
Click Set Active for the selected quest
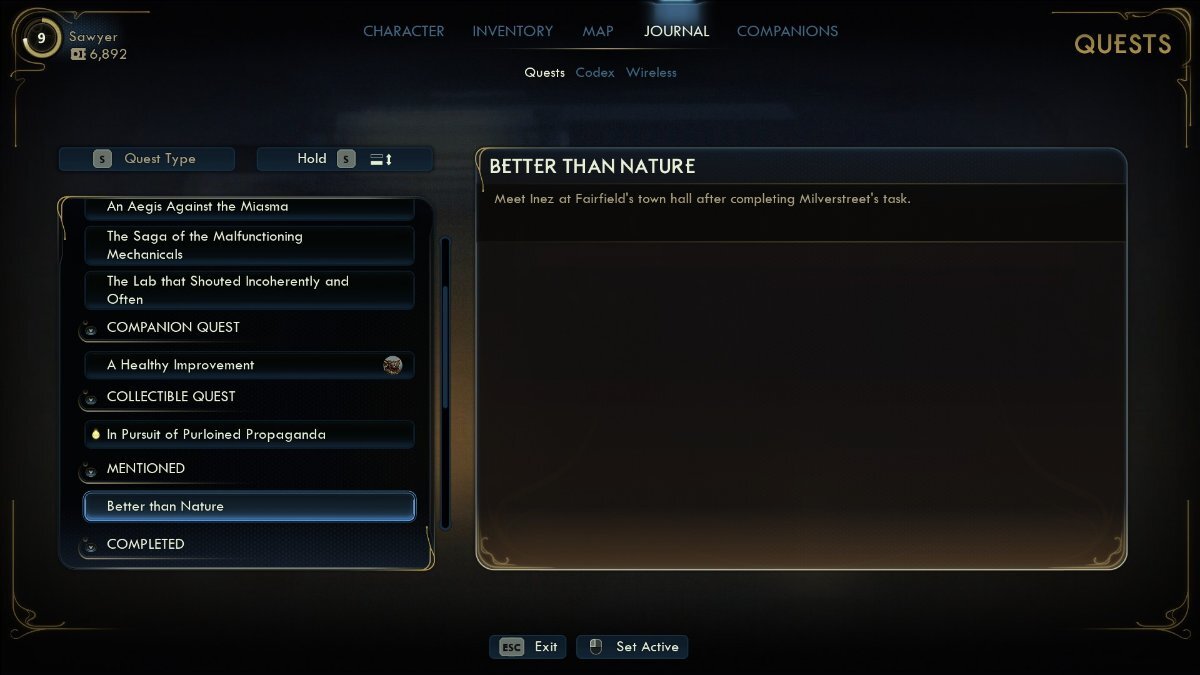click(633, 647)
